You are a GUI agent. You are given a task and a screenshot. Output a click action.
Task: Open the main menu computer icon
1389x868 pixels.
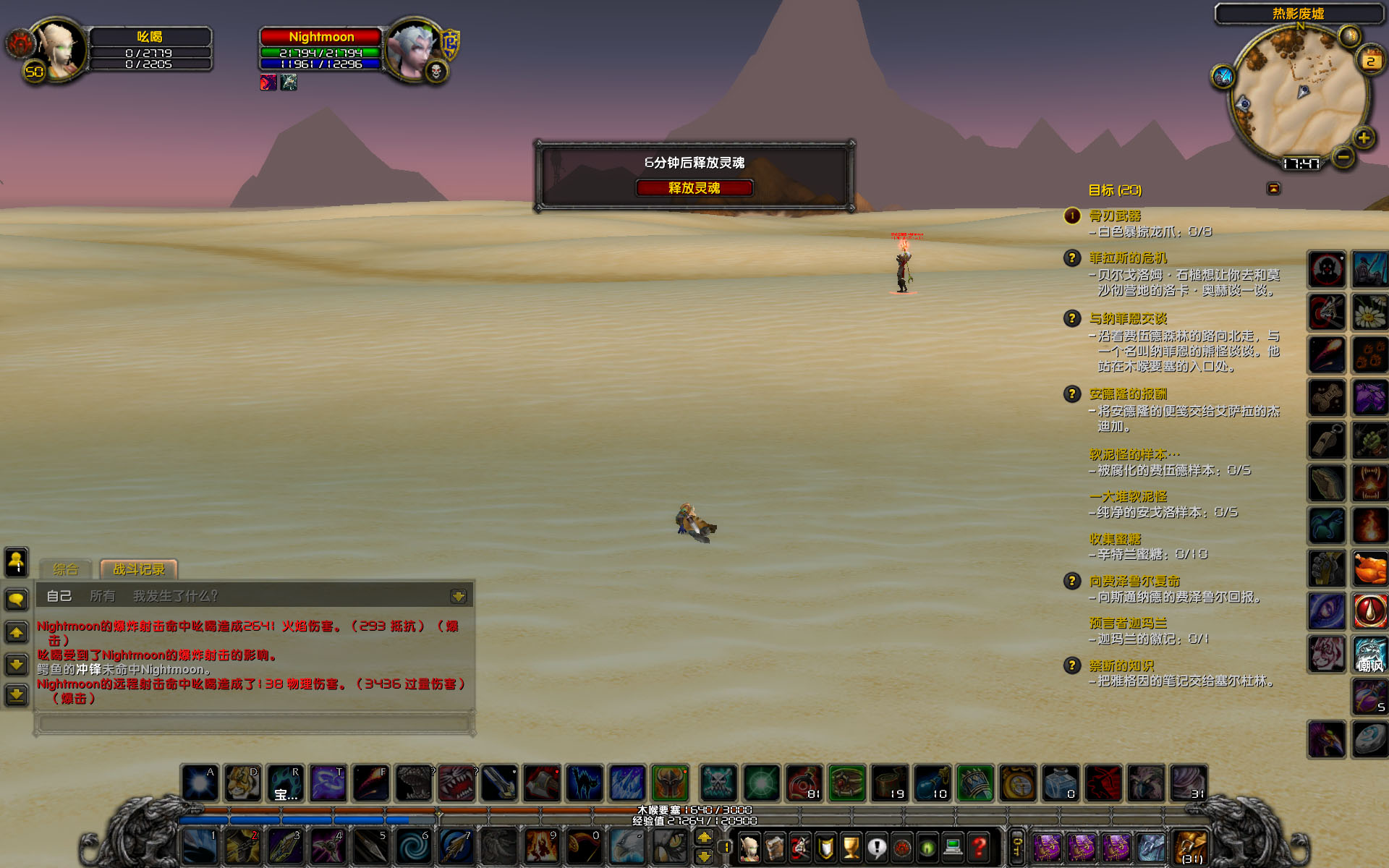(x=953, y=846)
